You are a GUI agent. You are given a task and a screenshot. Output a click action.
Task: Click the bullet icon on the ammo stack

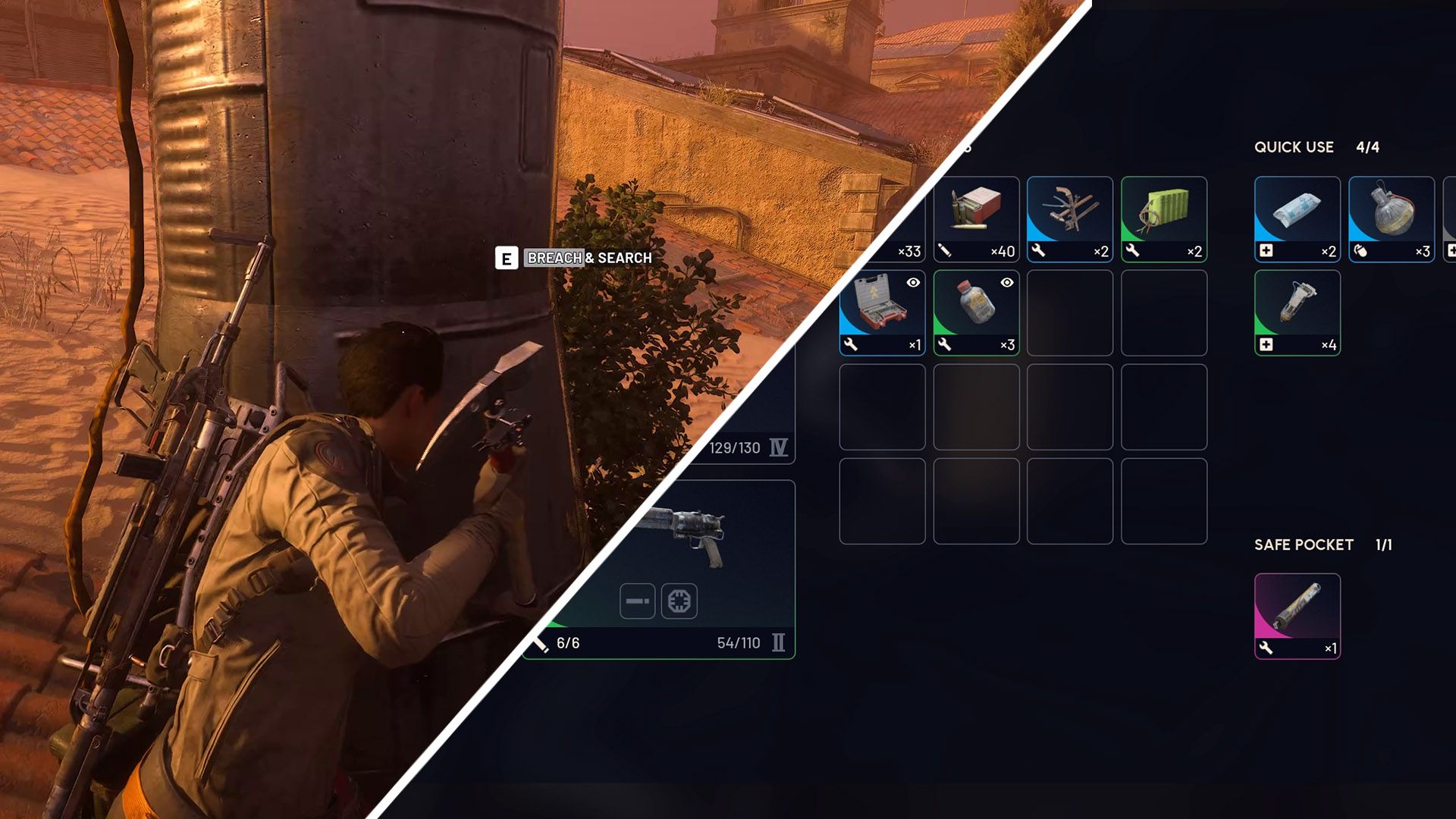pyautogui.click(x=944, y=249)
